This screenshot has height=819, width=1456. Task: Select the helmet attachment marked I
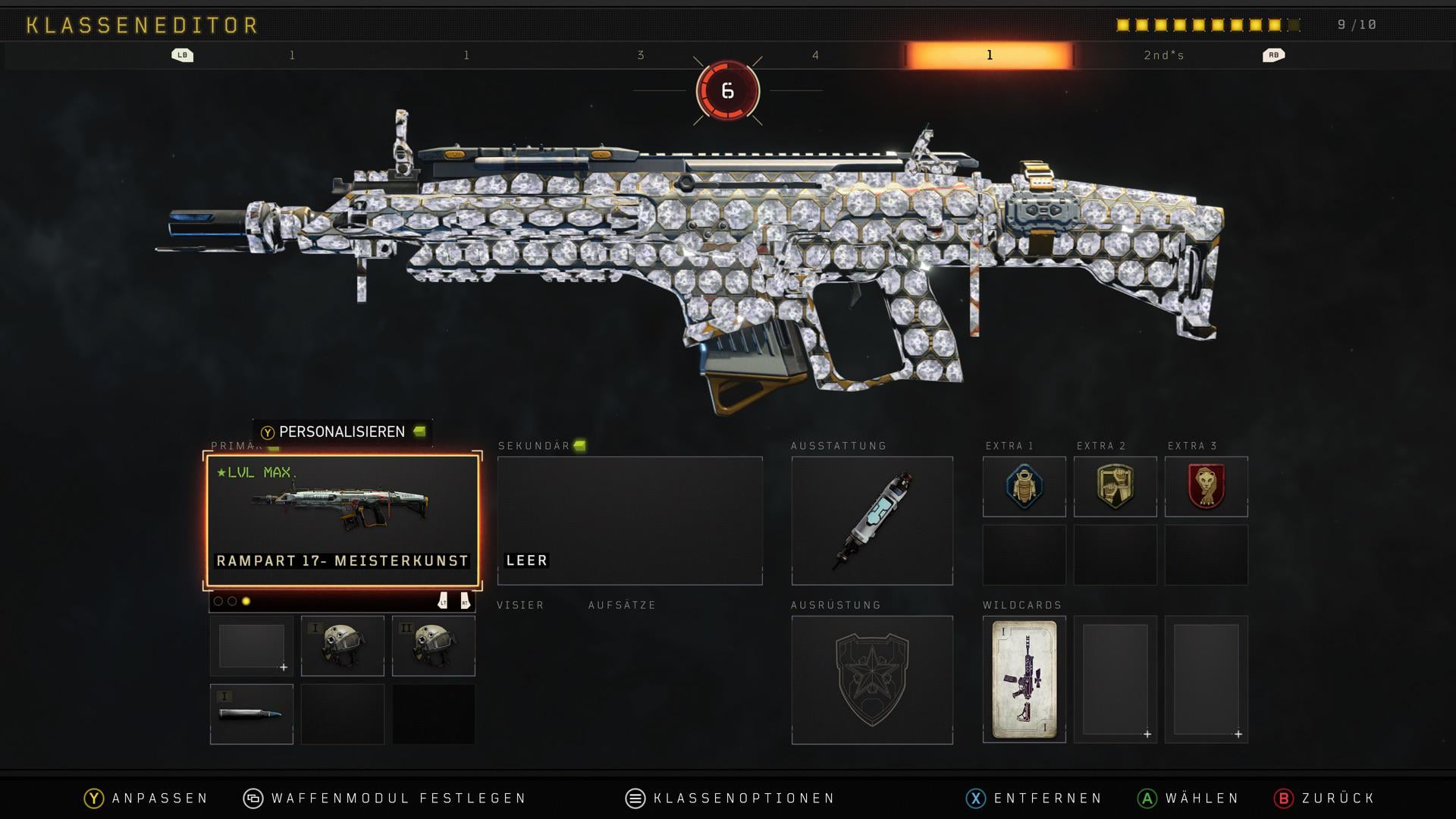tap(342, 645)
